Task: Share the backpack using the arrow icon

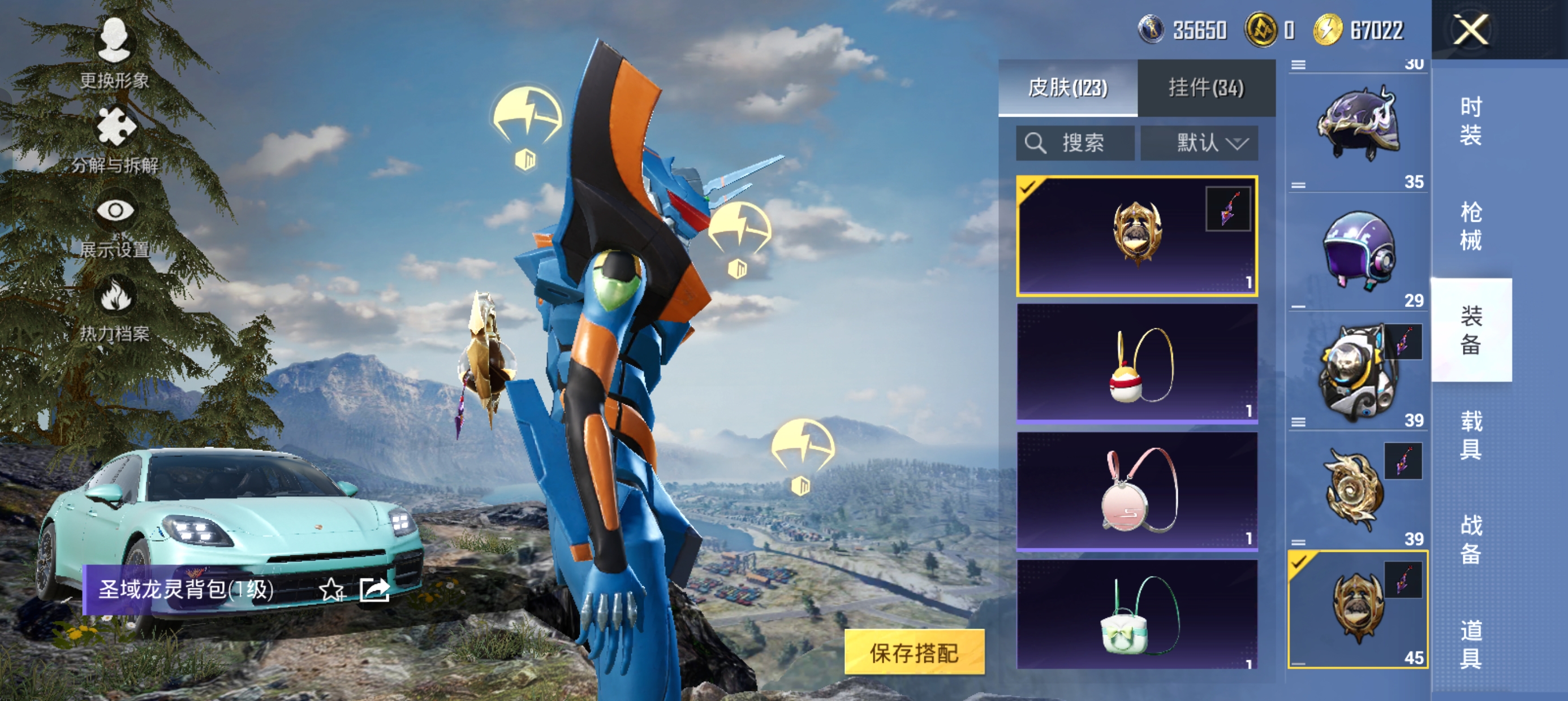Action: (374, 590)
